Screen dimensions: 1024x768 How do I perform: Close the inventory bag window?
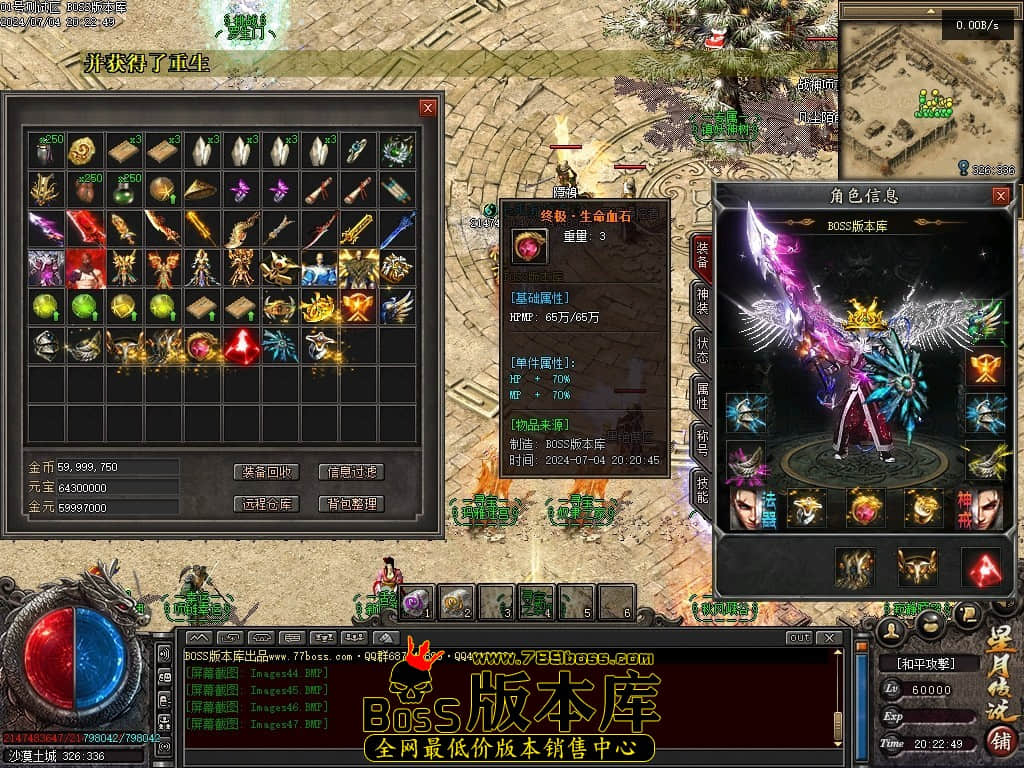[428, 108]
